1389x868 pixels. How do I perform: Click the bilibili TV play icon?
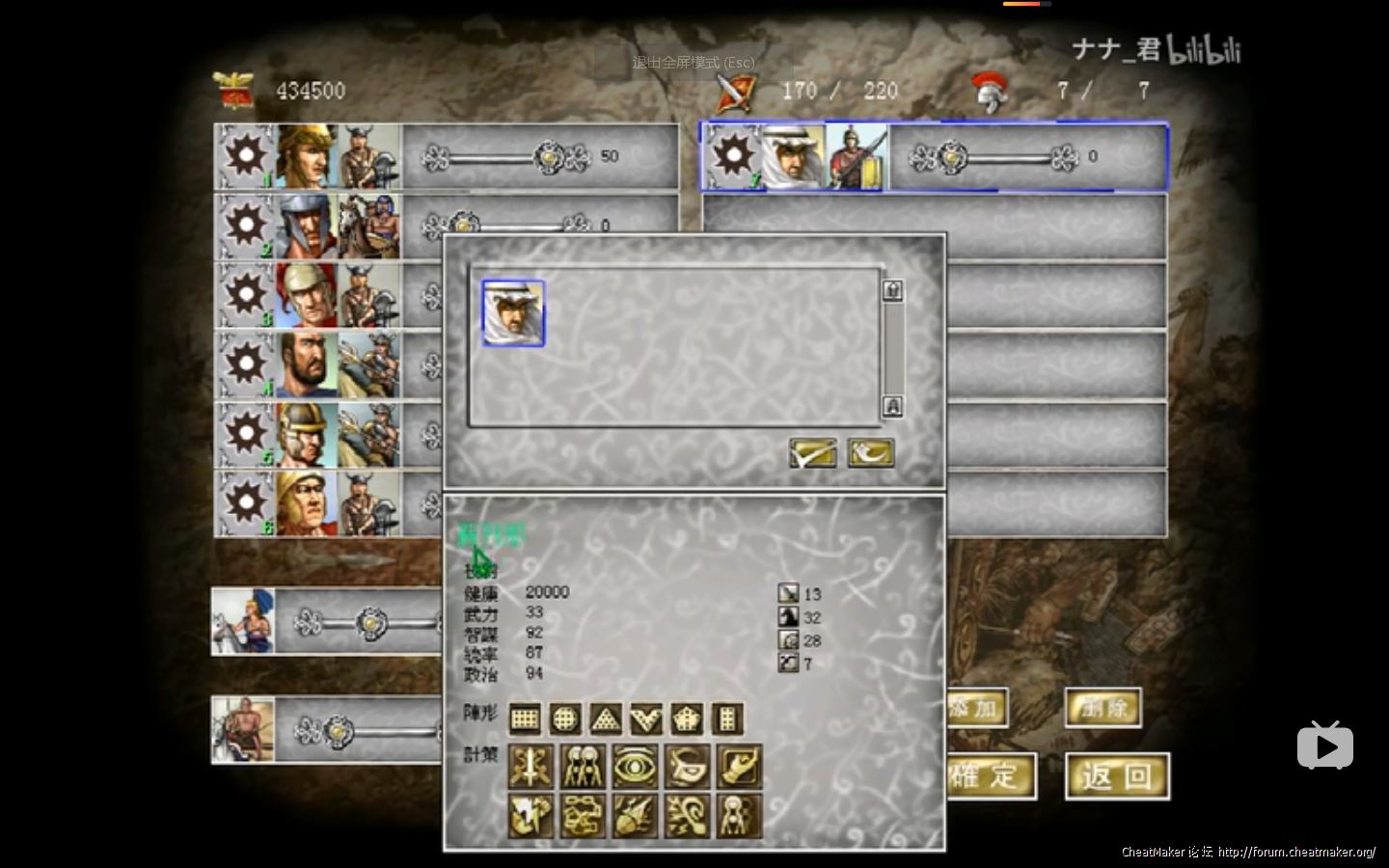pos(1324,745)
